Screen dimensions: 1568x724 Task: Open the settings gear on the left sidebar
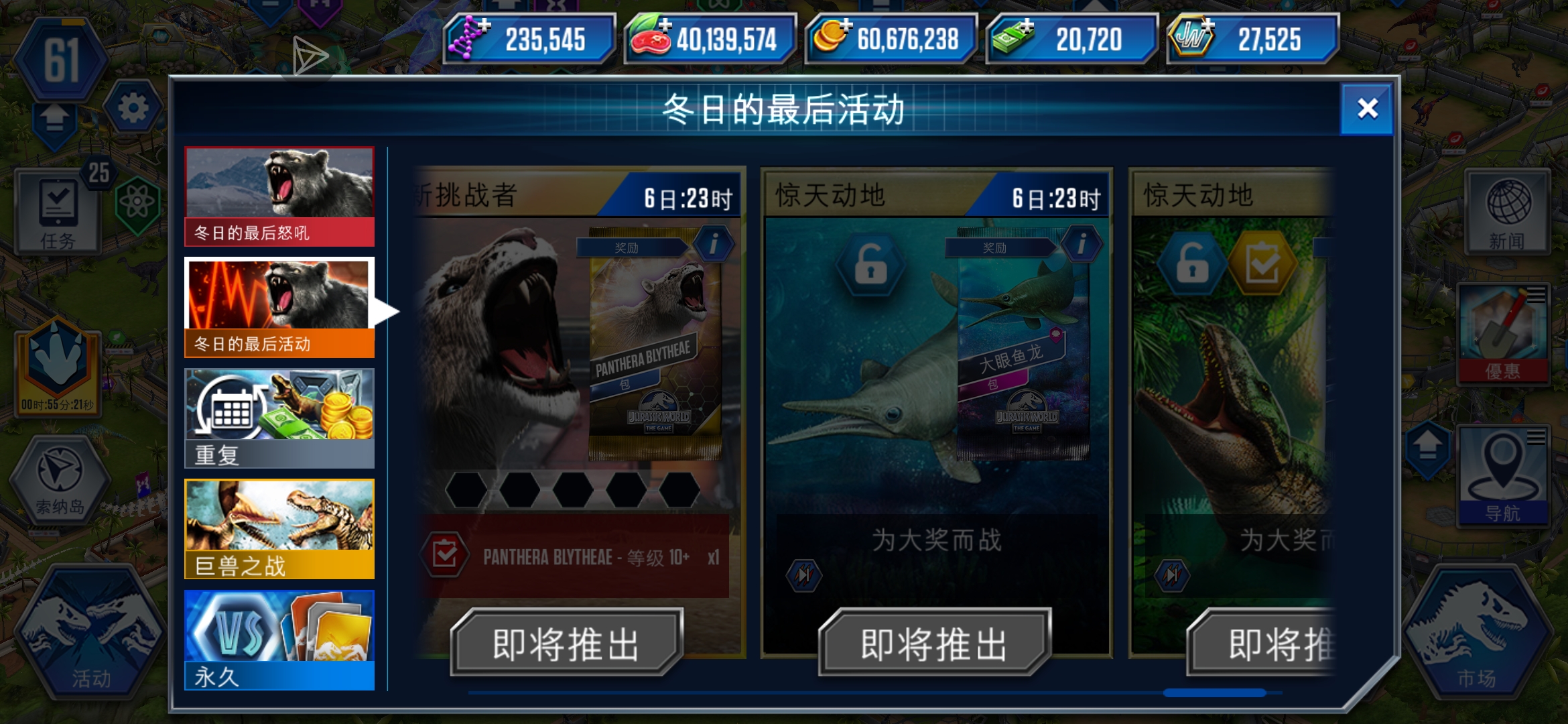[x=132, y=107]
